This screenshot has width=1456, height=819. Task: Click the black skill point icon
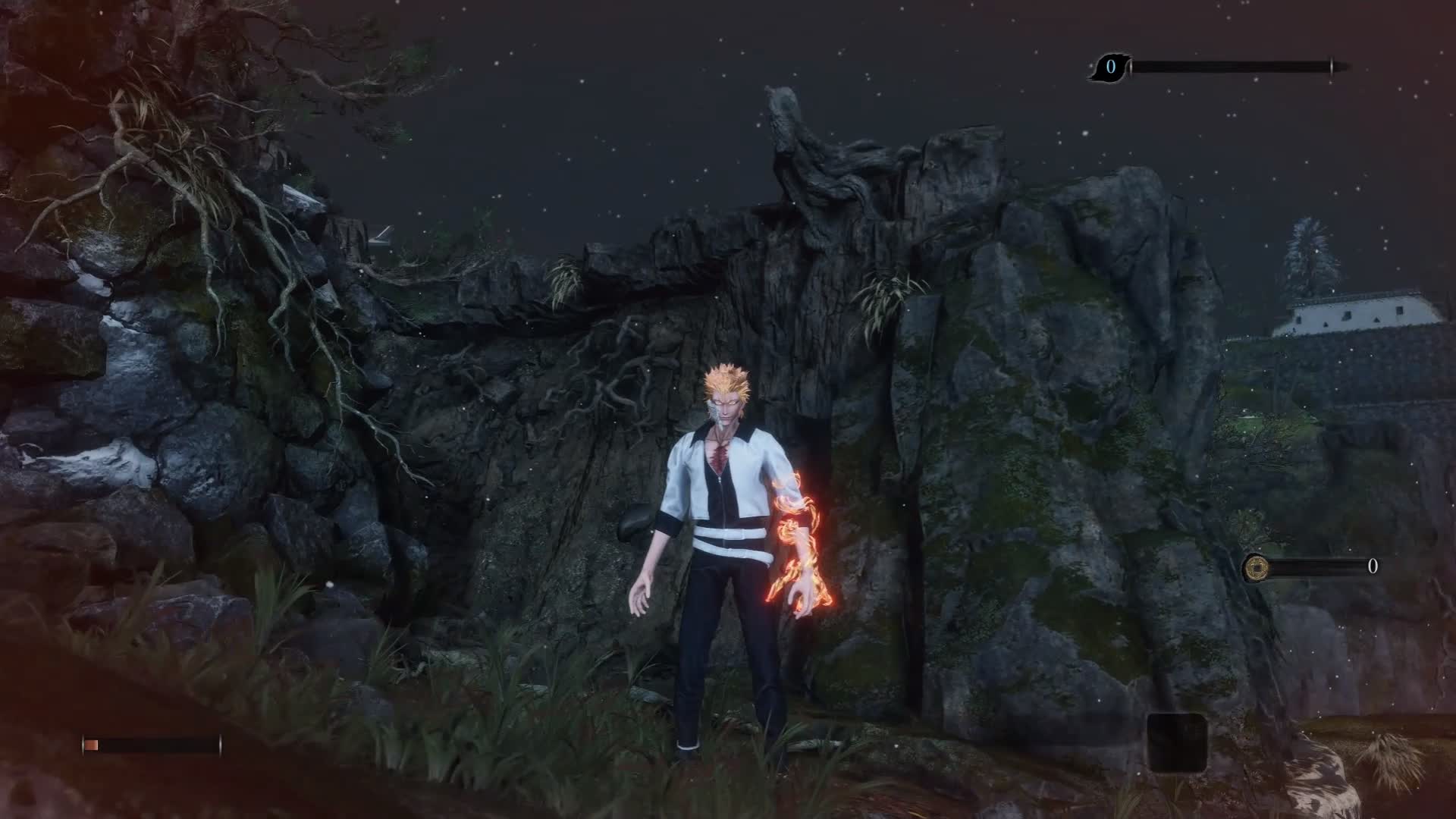[x=1110, y=67]
